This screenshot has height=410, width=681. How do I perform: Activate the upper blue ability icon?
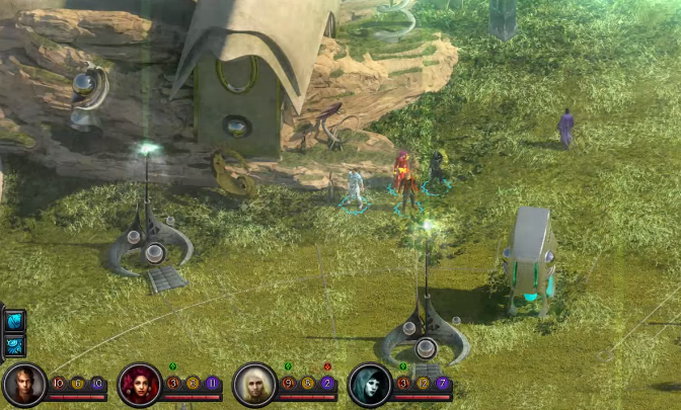(15, 321)
